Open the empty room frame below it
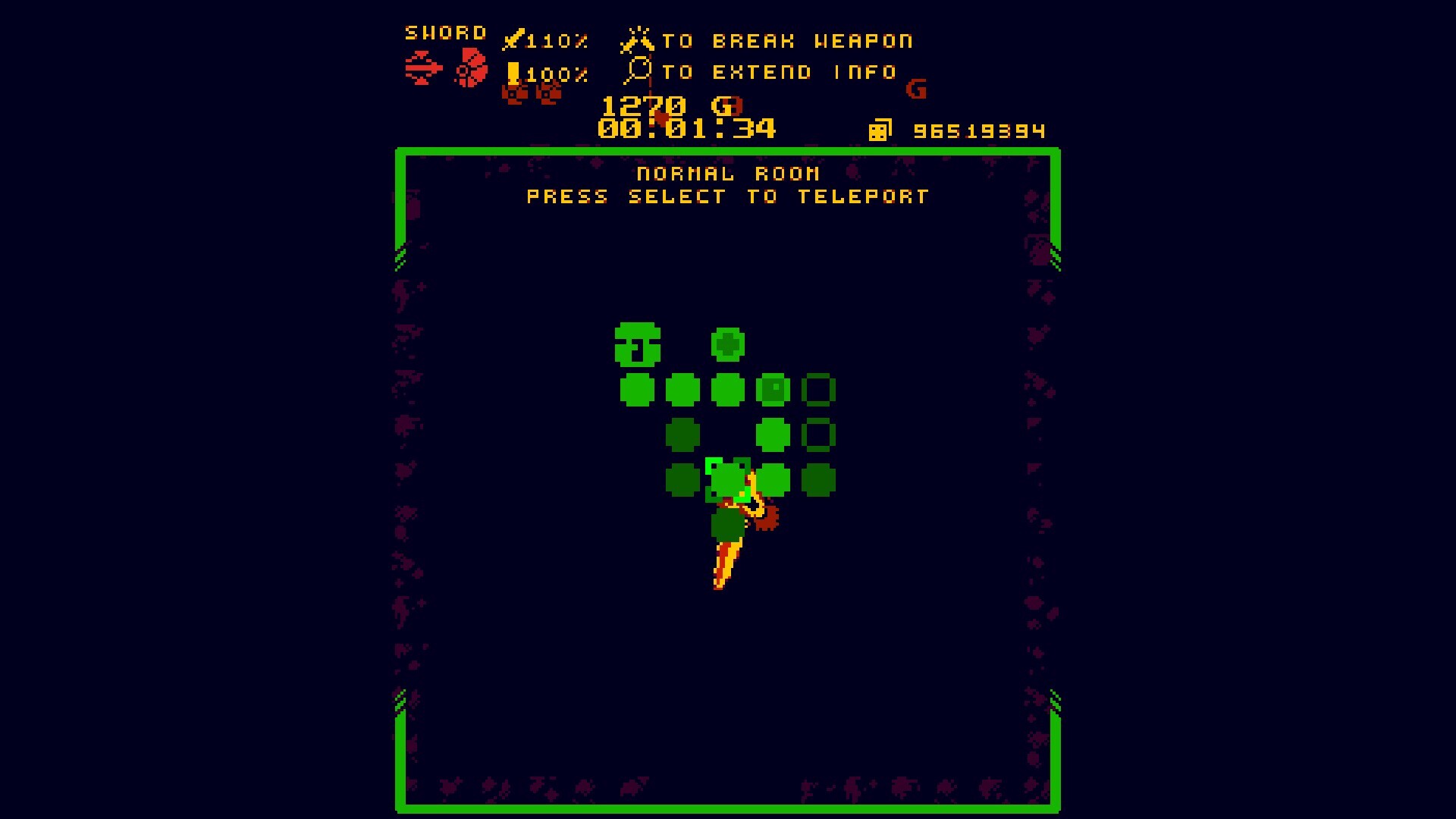This screenshot has height=819, width=1456. coord(819,434)
